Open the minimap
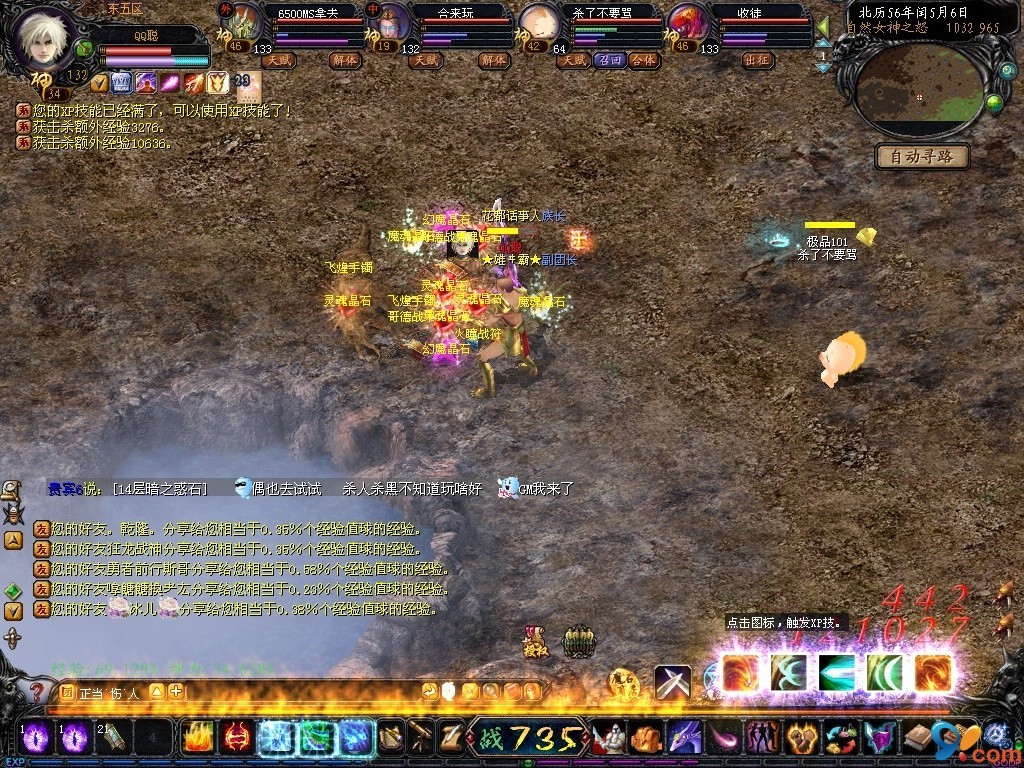 click(919, 94)
